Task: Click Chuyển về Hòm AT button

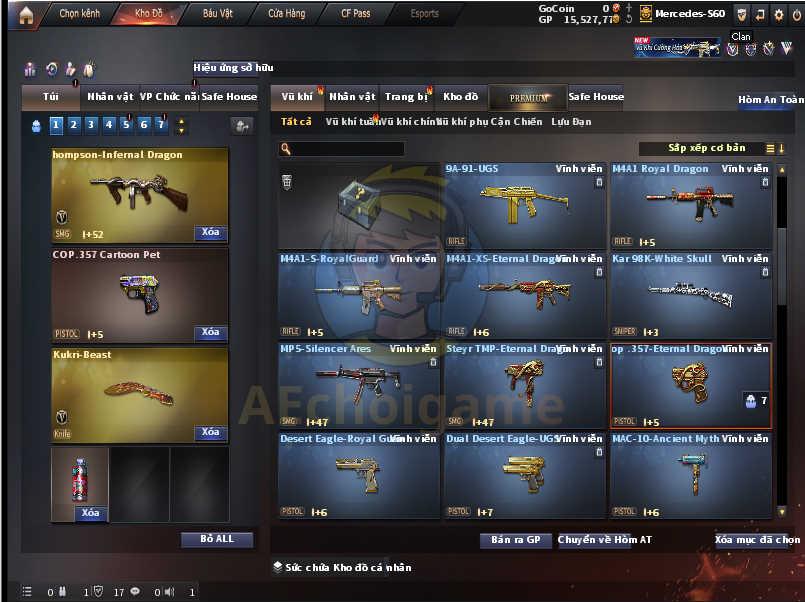Action: [594, 540]
